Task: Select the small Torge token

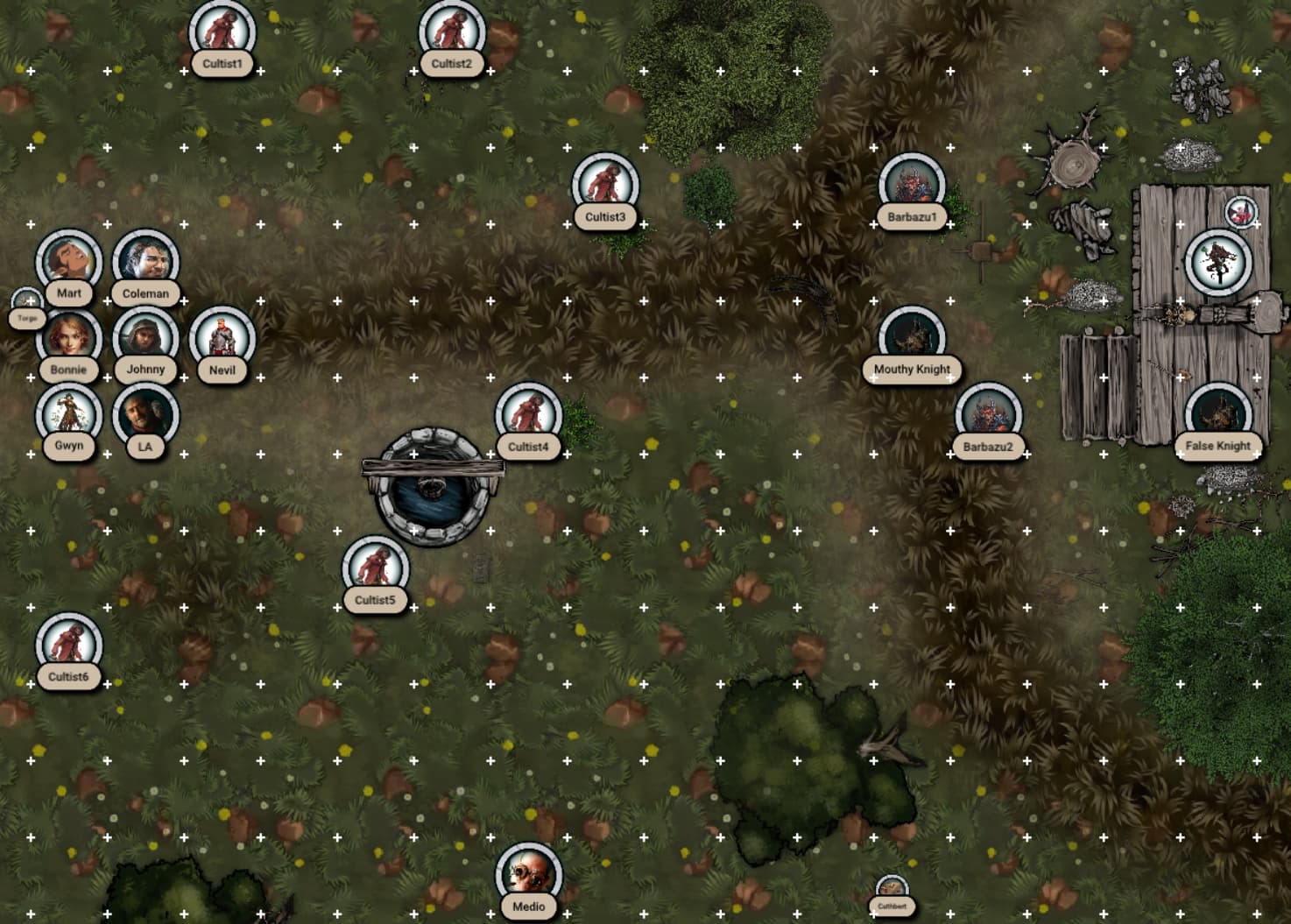Action: coord(27,307)
